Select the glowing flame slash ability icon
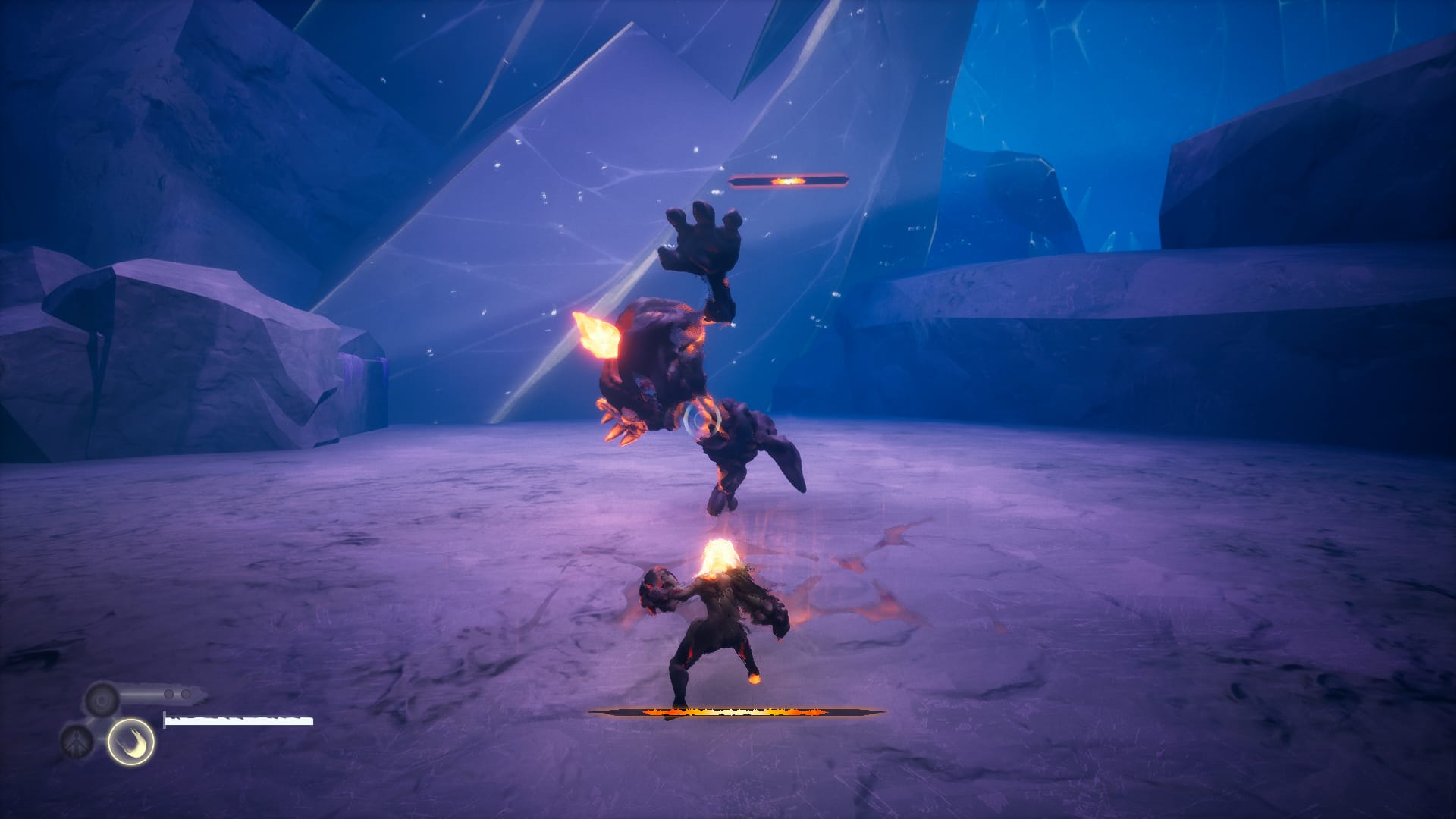The width and height of the screenshot is (1456, 819). [130, 742]
